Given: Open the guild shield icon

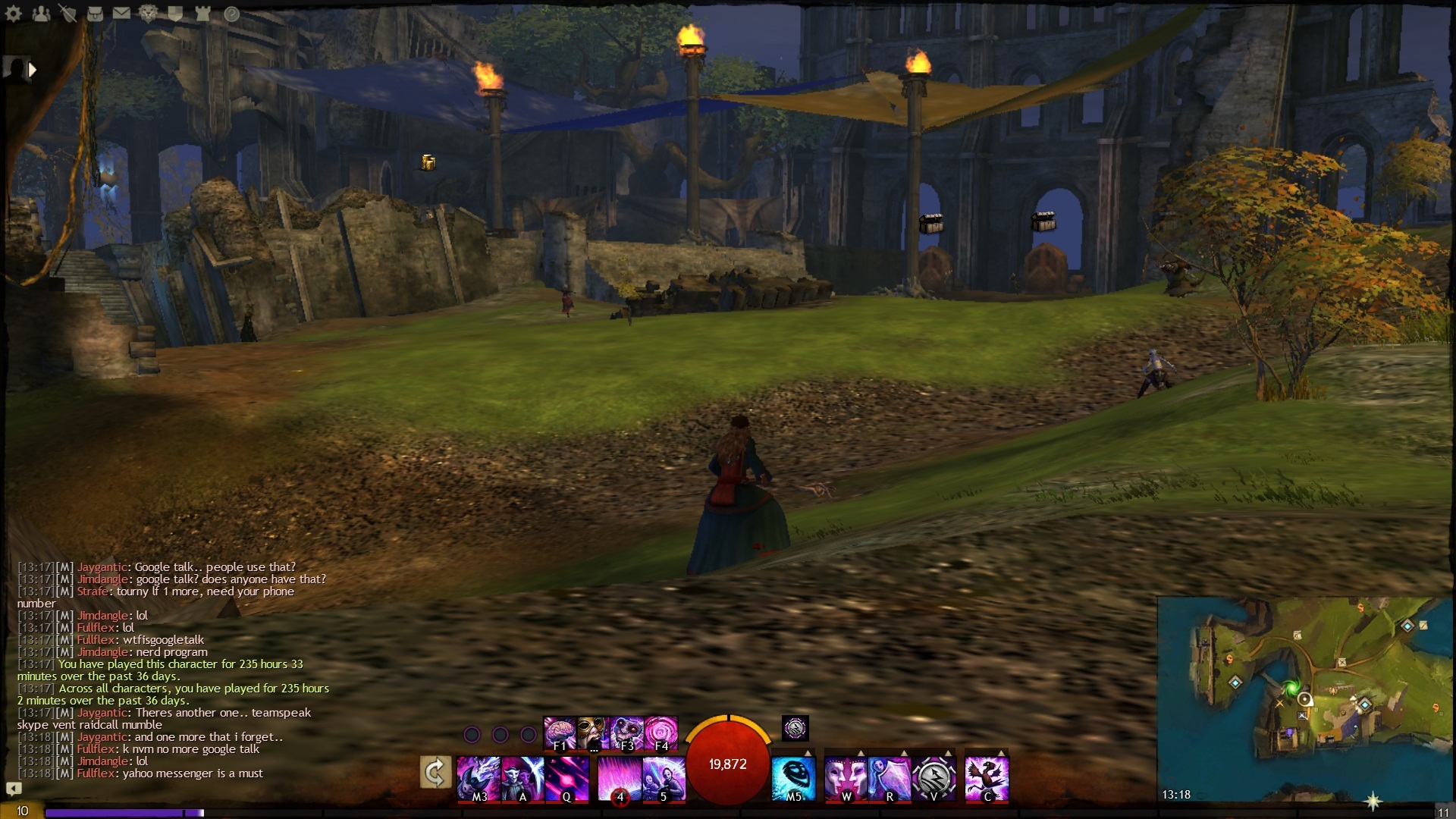Looking at the screenshot, I should coord(175,14).
